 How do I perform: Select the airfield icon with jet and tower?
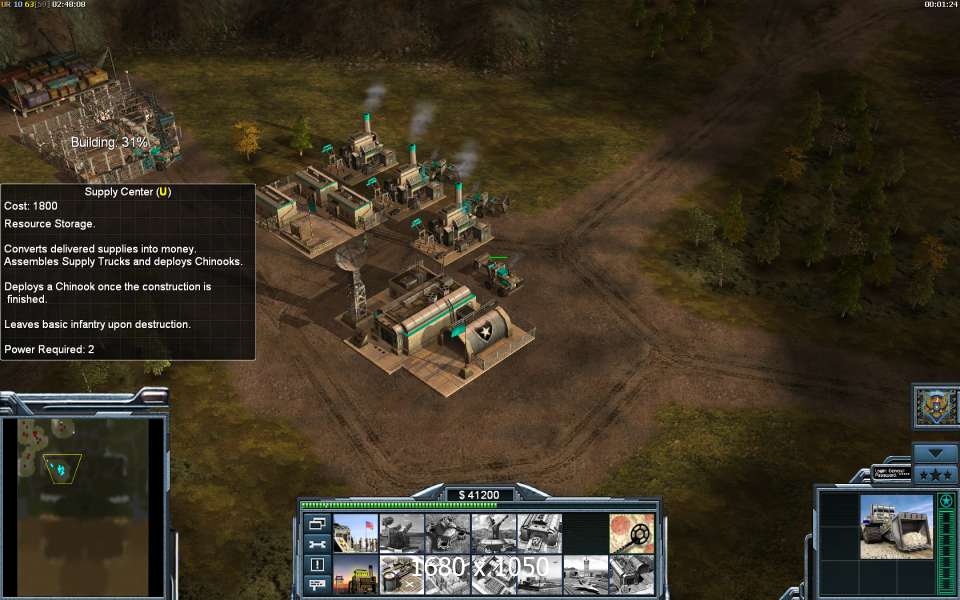[586, 576]
